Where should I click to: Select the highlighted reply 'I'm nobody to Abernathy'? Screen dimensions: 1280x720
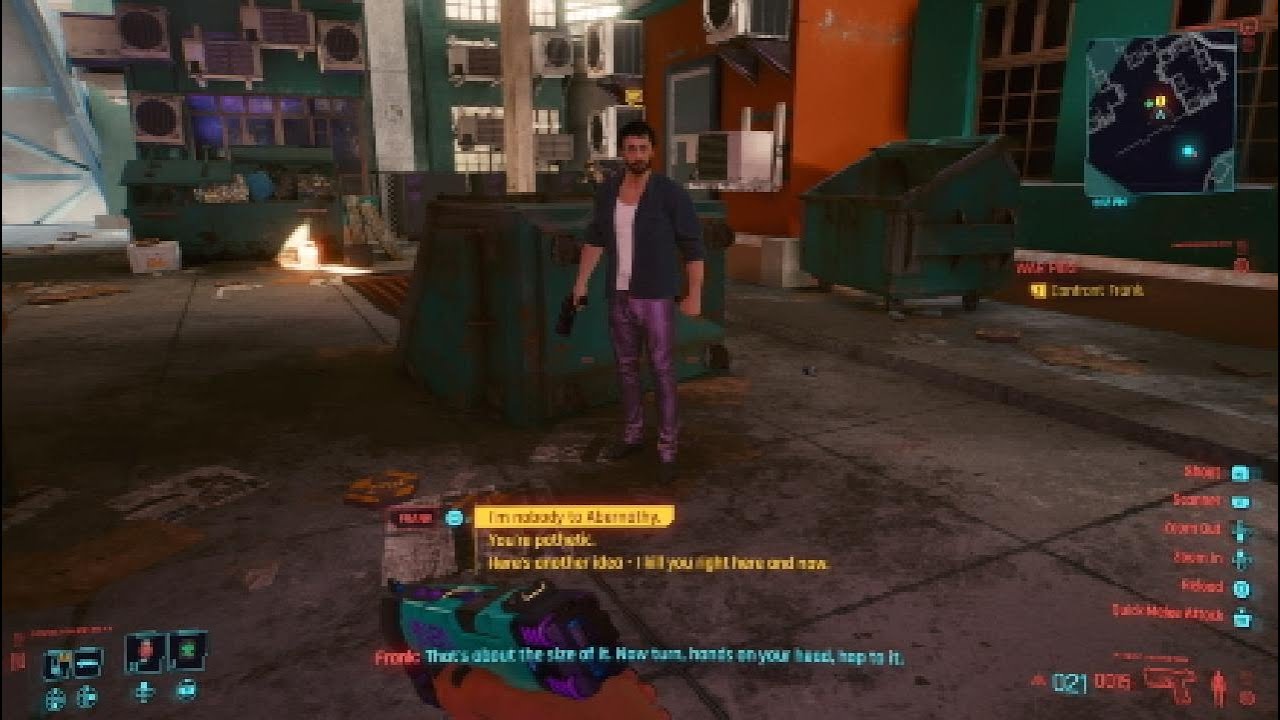578,516
